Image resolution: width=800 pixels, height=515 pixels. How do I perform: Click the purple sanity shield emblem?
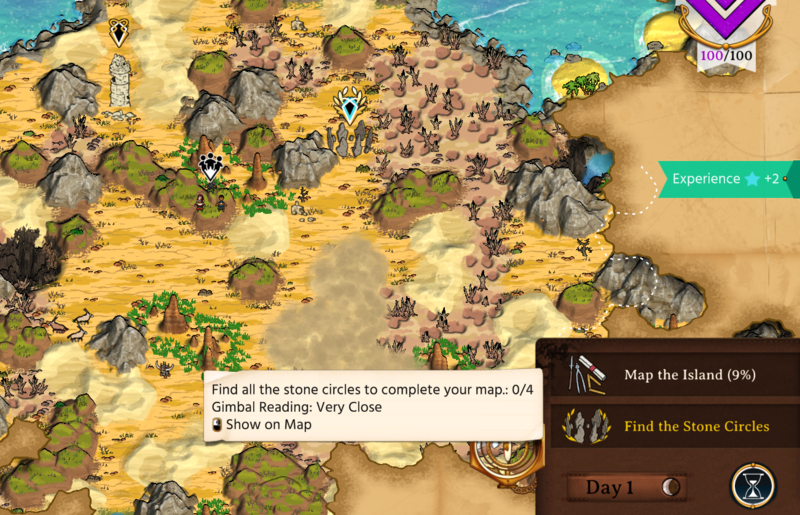(725, 20)
